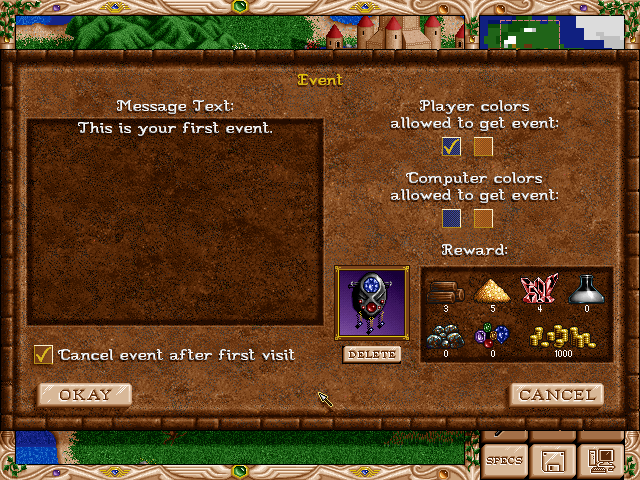640x480 pixels.
Task: Set the gems reward amount
Action: pyautogui.click(x=492, y=338)
